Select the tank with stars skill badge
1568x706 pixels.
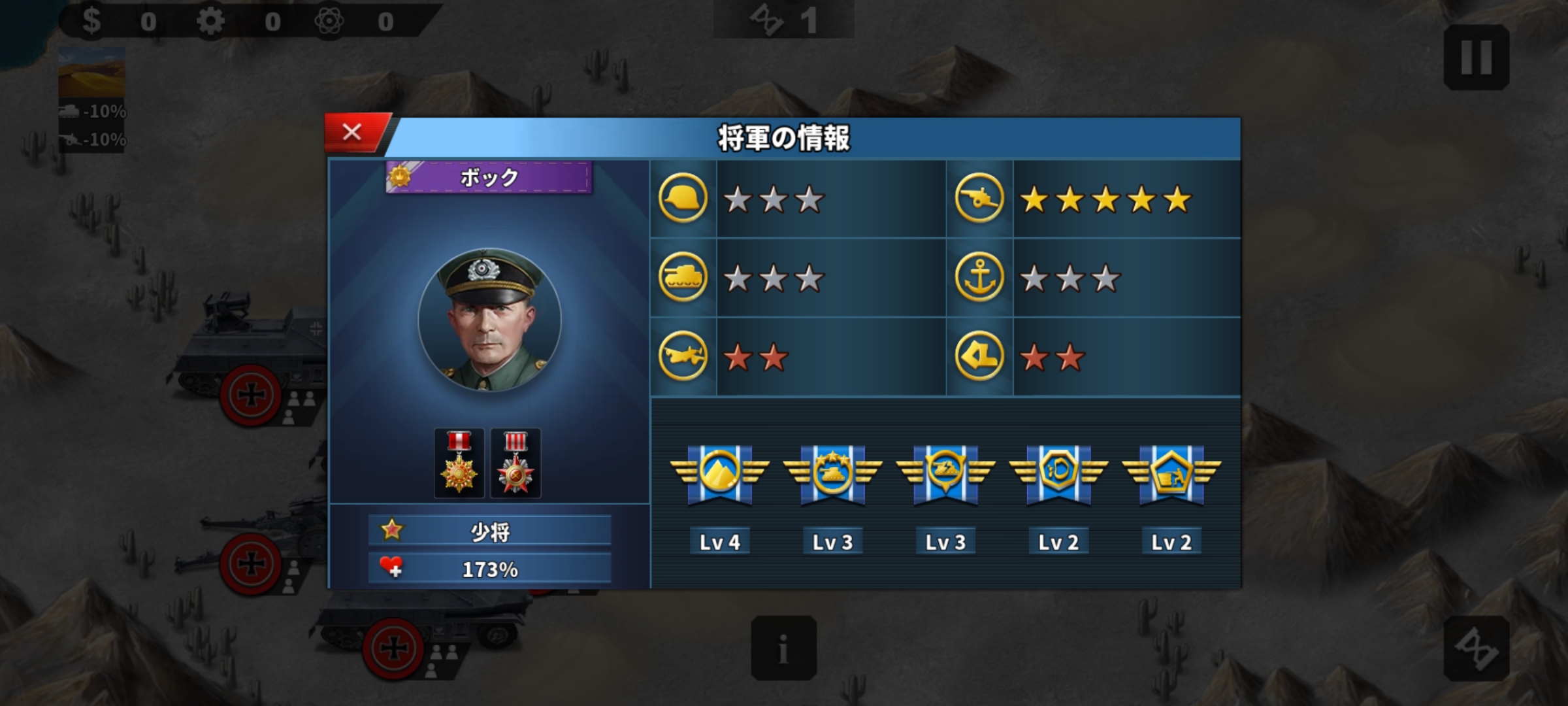point(832,474)
